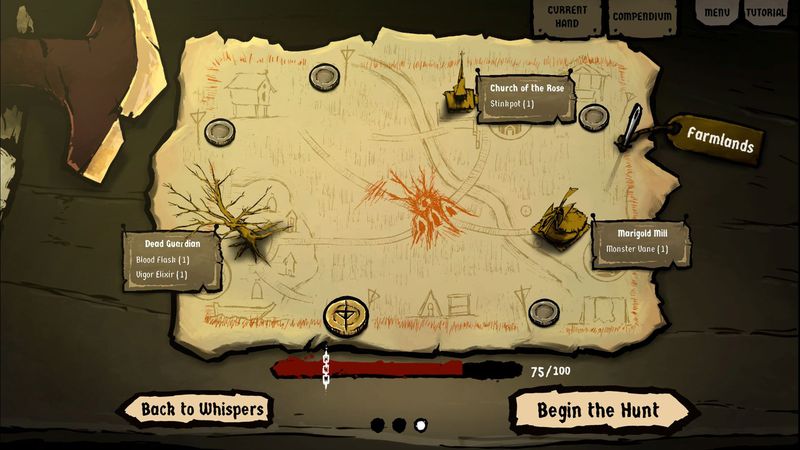Viewport: 800px width, 450px height.
Task: Select the Church of the Rose location
Action: tap(461, 90)
